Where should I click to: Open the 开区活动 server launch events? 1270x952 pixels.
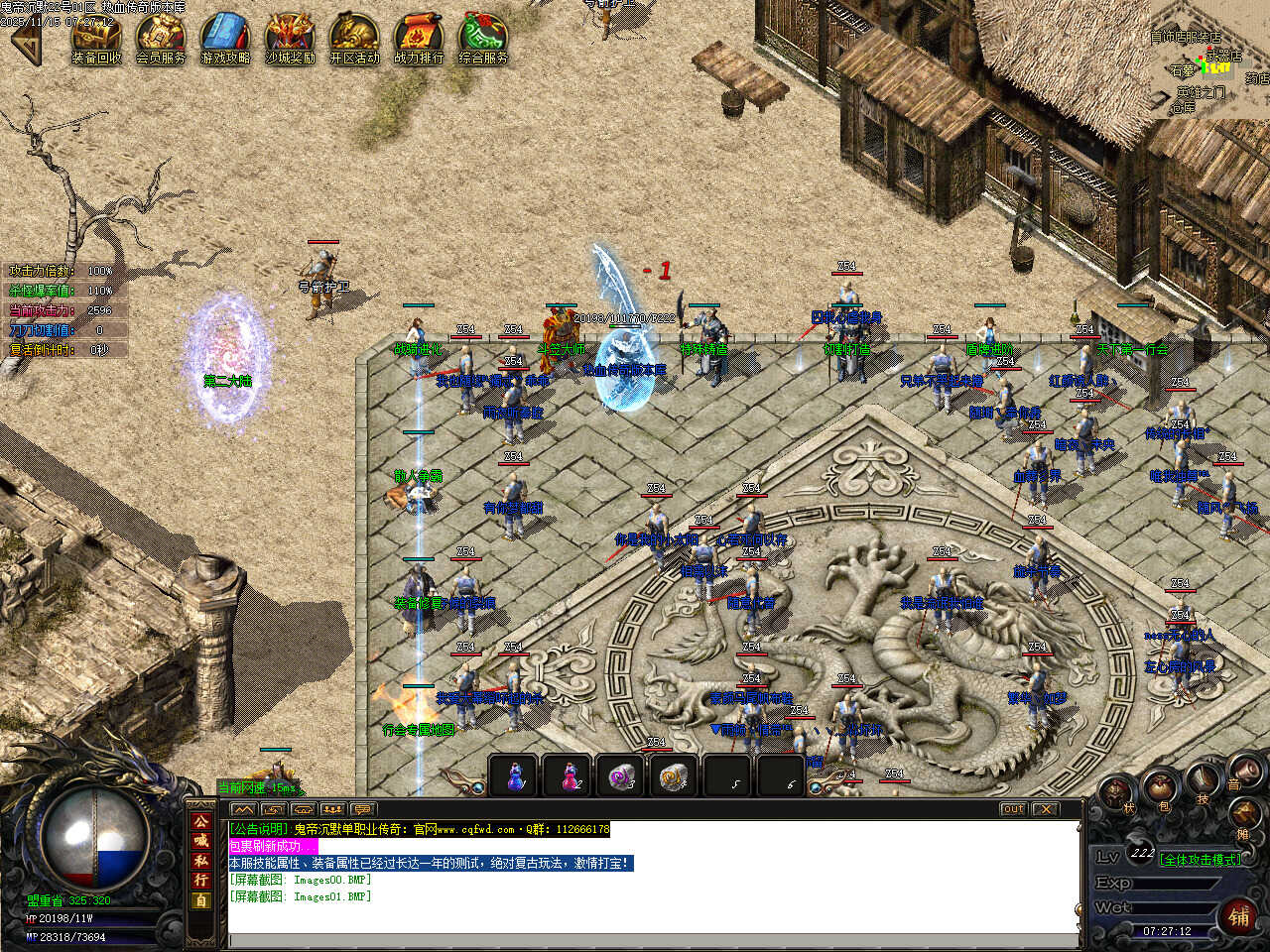coord(354,37)
